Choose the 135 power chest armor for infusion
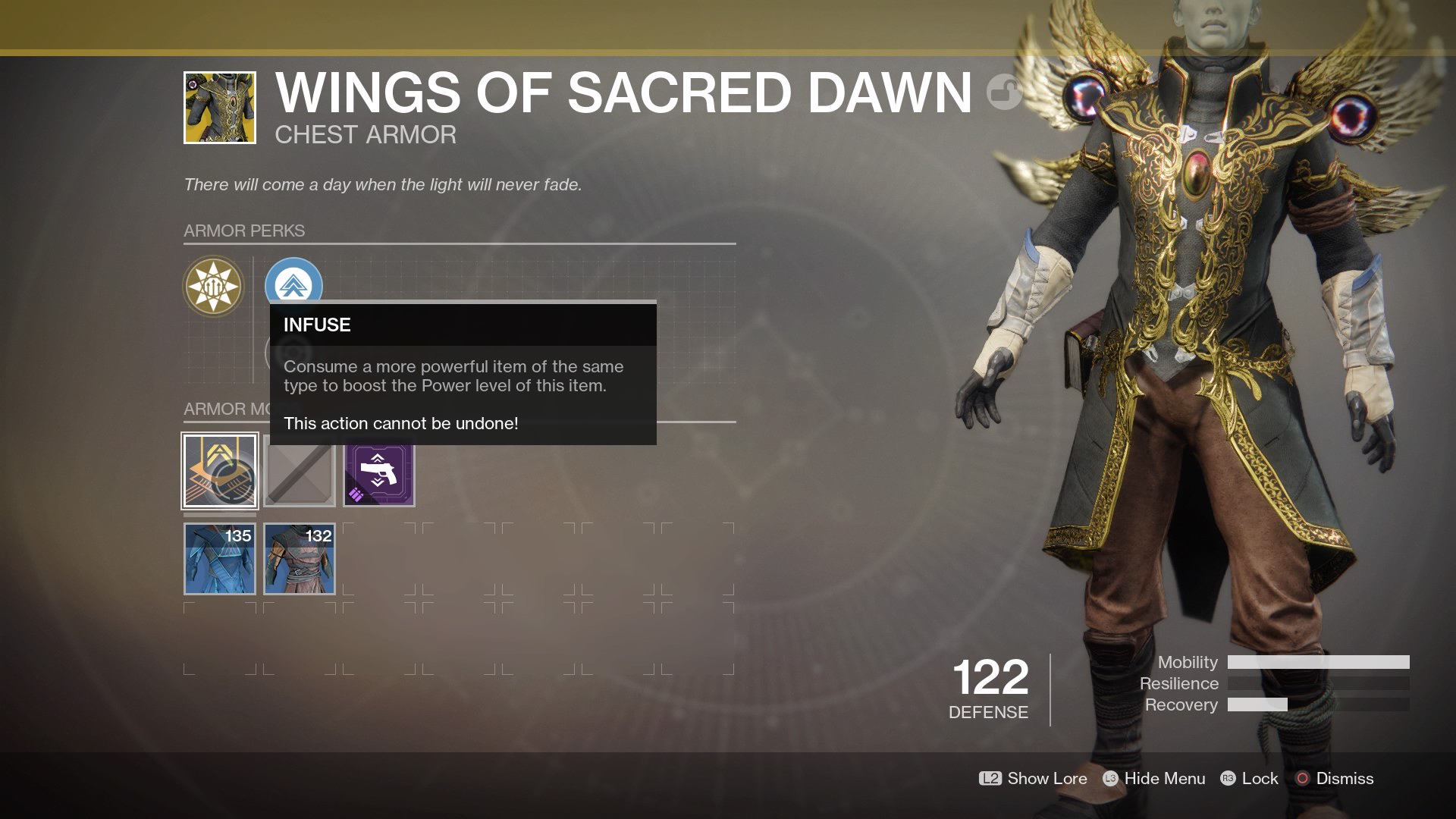1456x819 pixels. 220,559
